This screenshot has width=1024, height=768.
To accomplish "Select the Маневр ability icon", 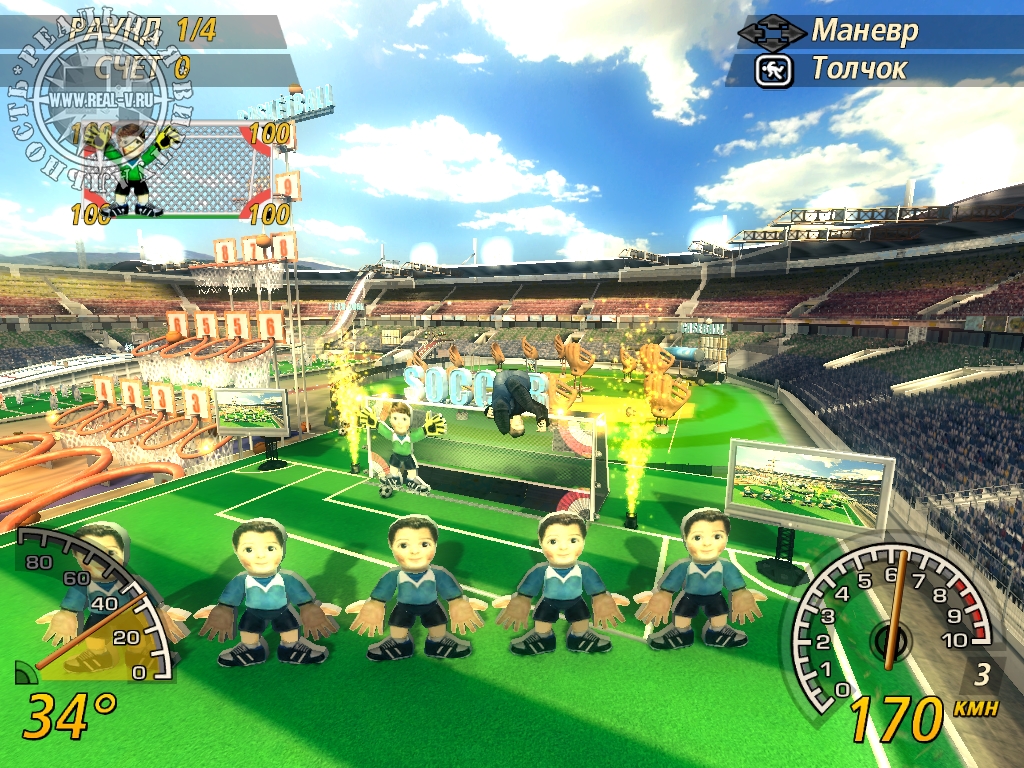I will [x=771, y=31].
